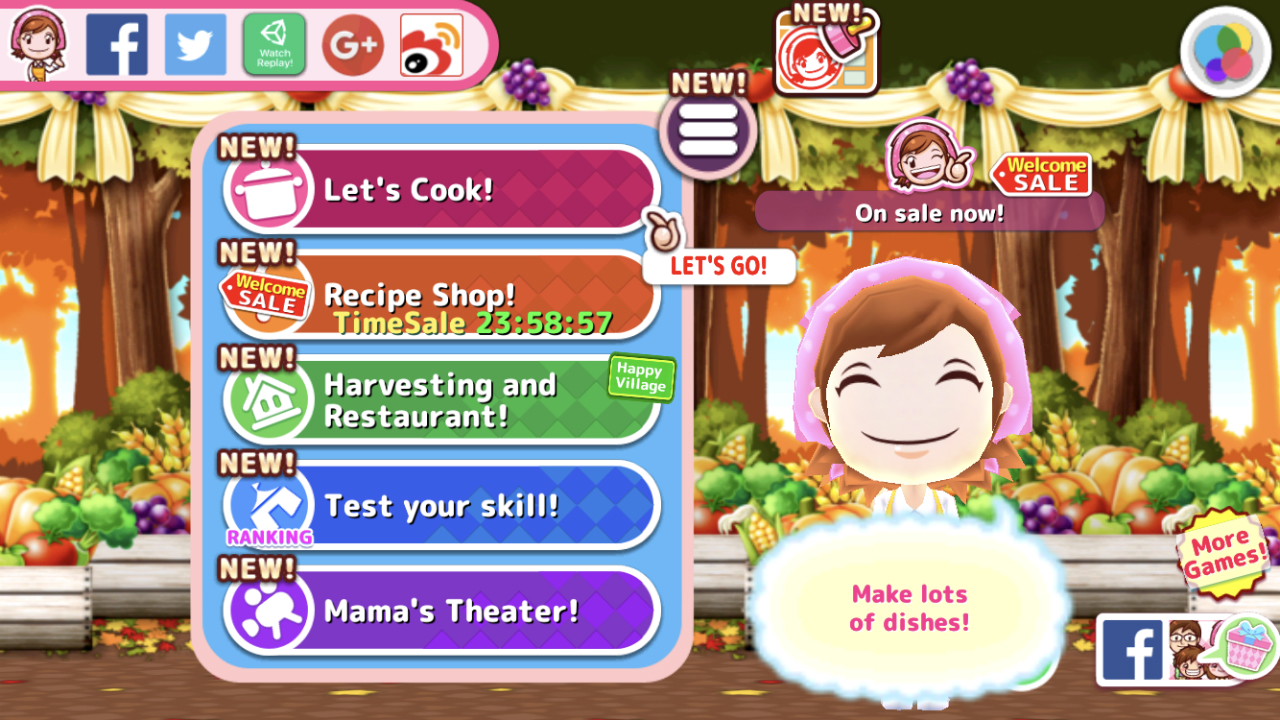Click the On sale now! banner
Screen dimensions: 1280x720
930,212
